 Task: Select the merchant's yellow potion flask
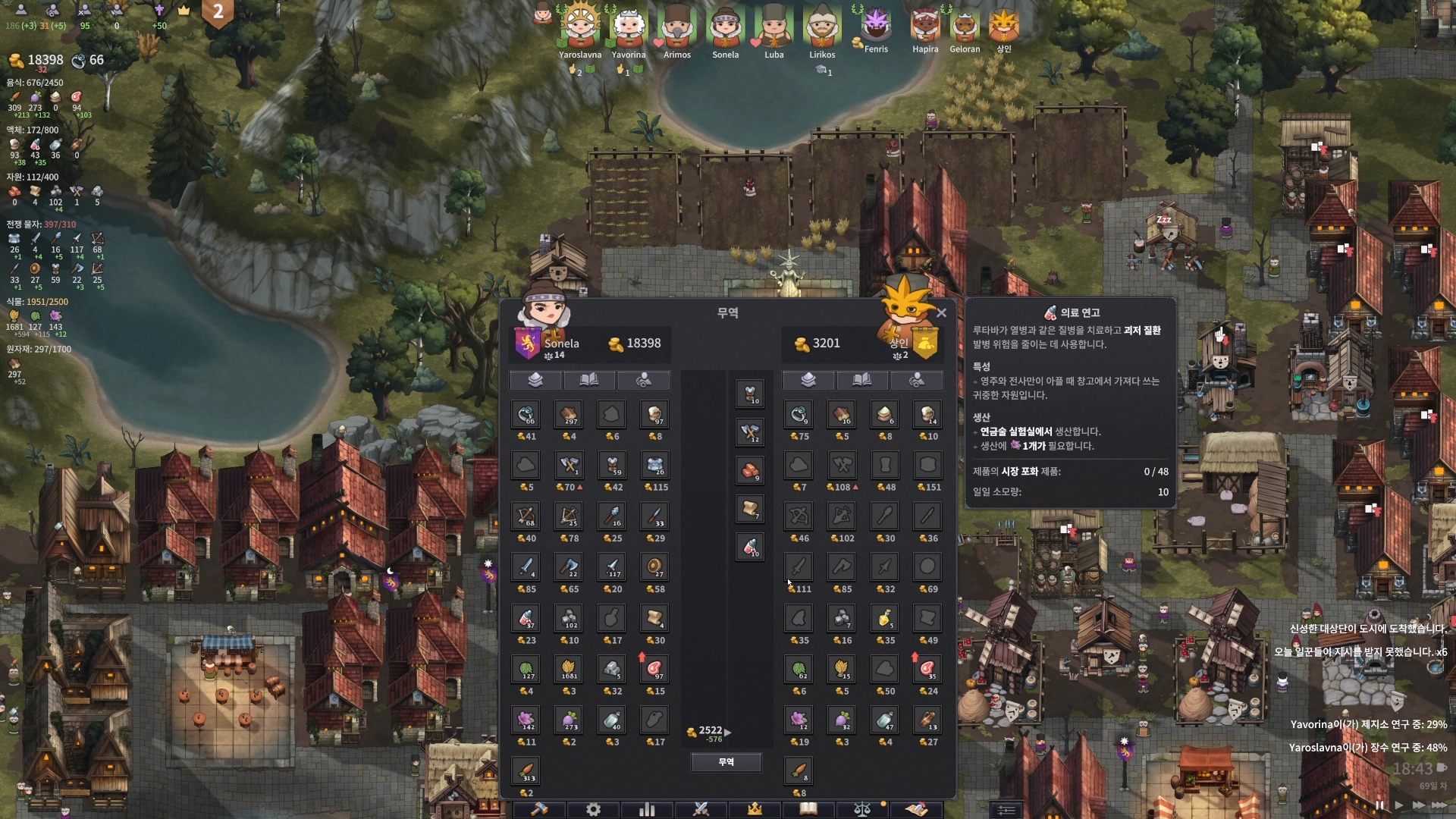pyautogui.click(x=884, y=618)
